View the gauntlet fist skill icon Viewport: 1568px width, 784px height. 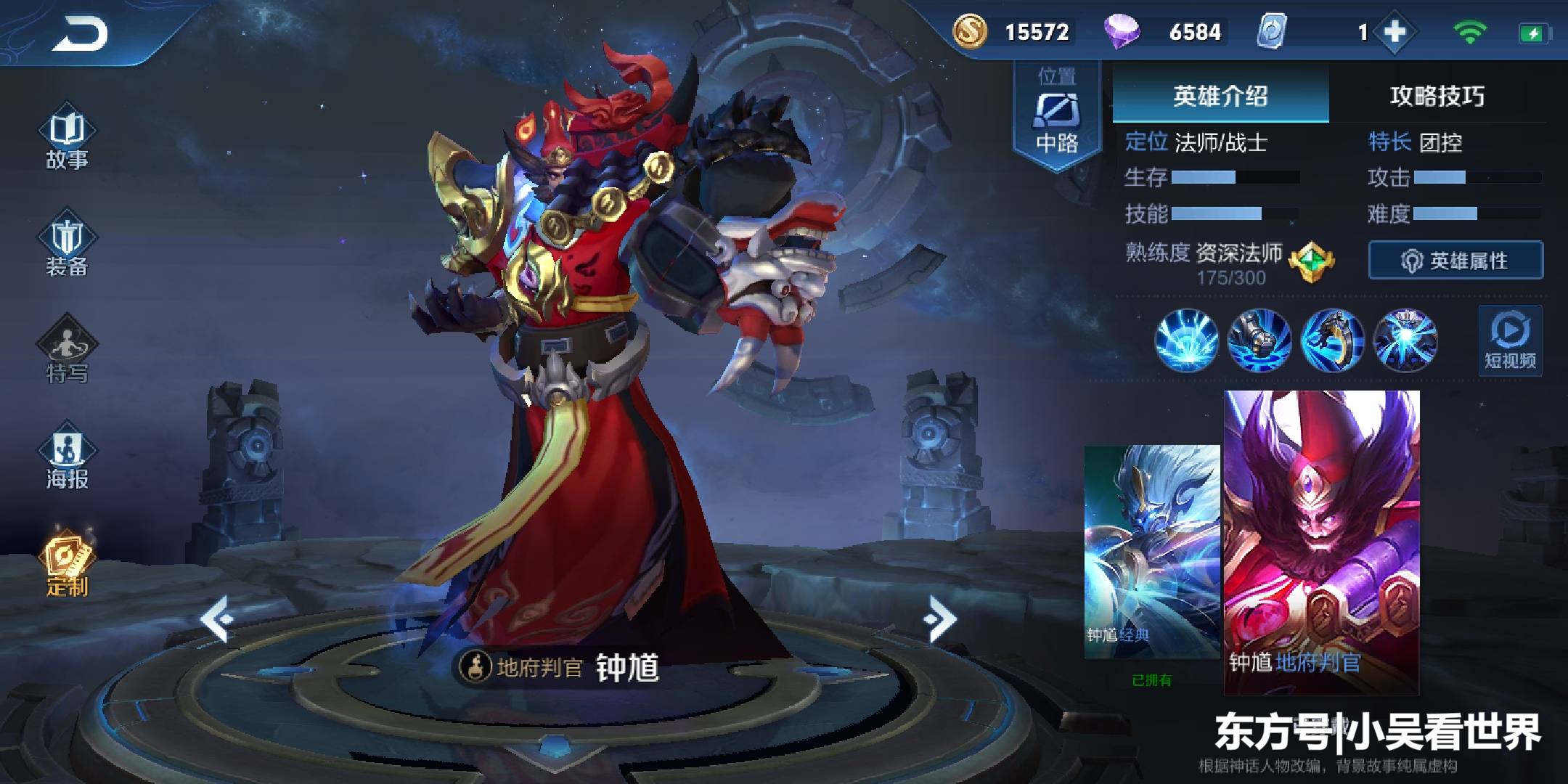tap(1259, 340)
